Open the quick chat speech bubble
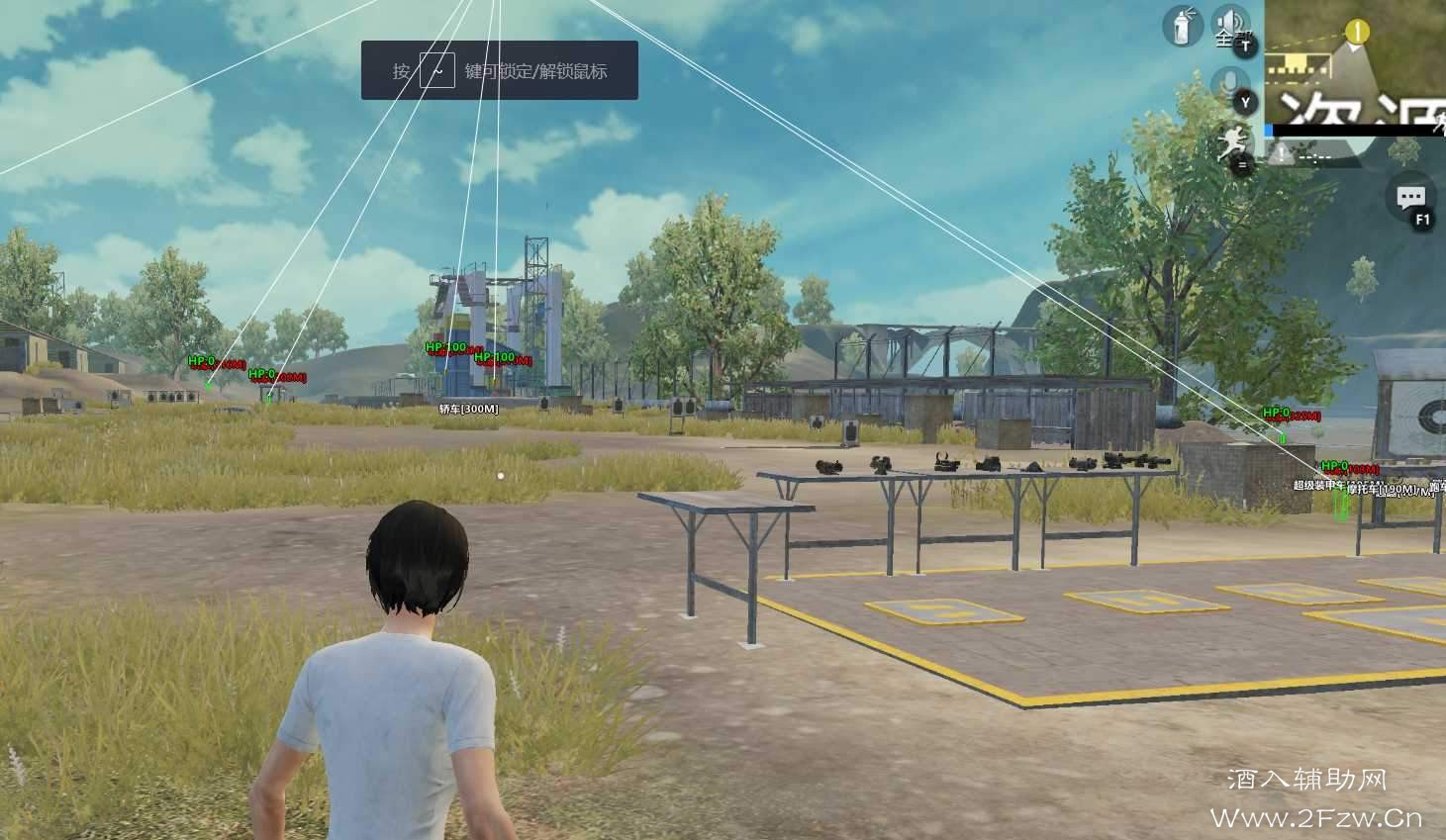 [x=1410, y=199]
